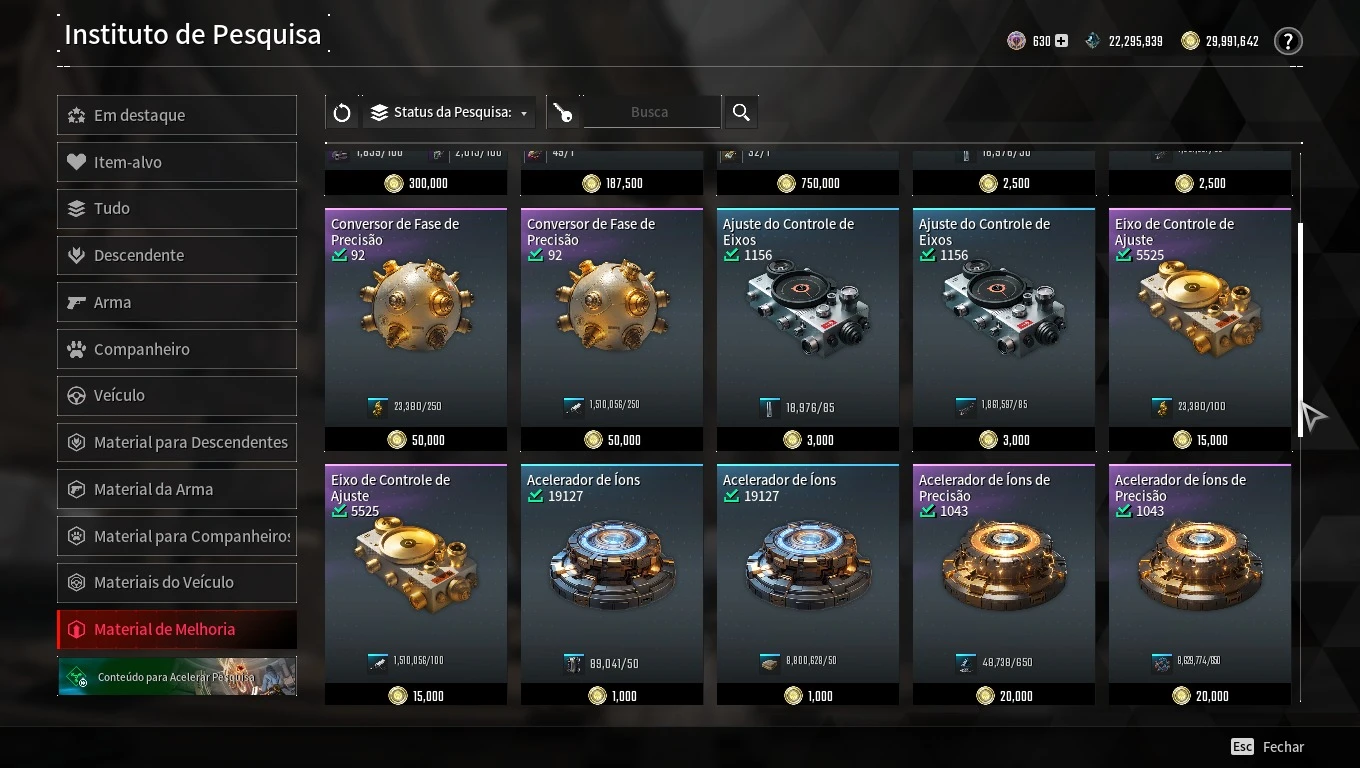Open the Arma category
The image size is (1360, 768).
(x=177, y=302)
